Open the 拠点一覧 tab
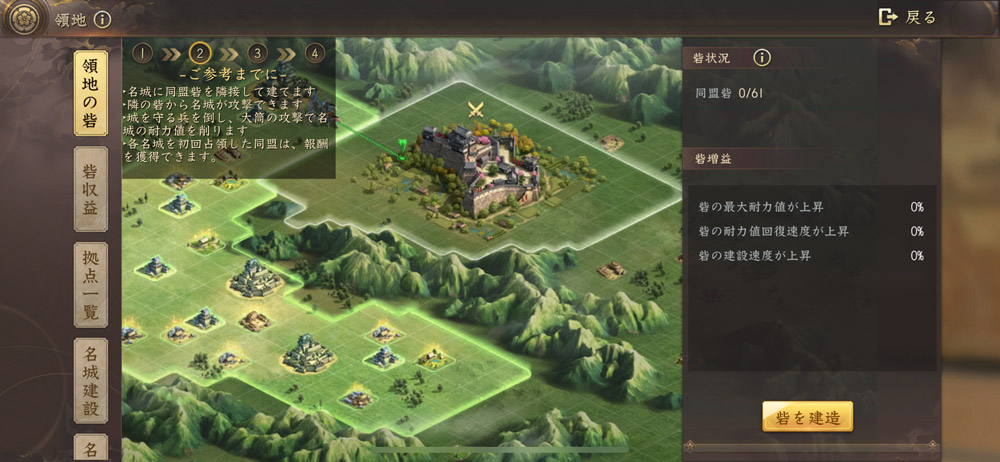This screenshot has height=462, width=1000. (91, 285)
